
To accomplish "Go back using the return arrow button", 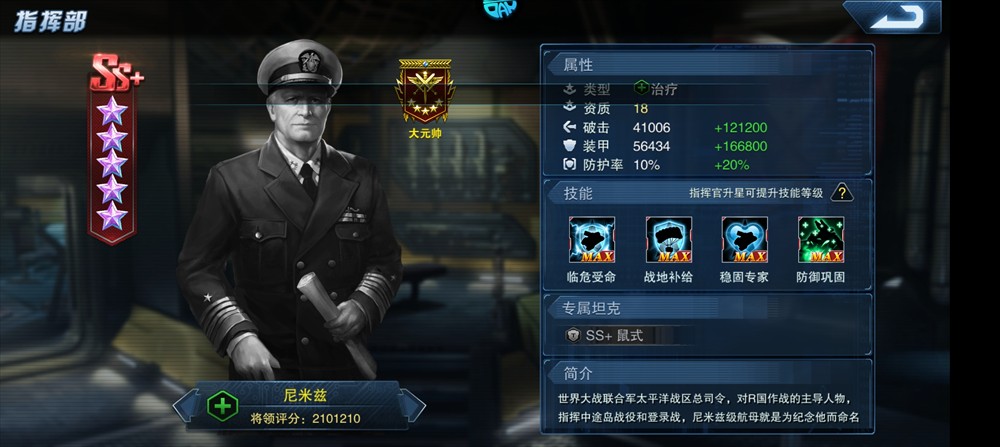I will [891, 17].
